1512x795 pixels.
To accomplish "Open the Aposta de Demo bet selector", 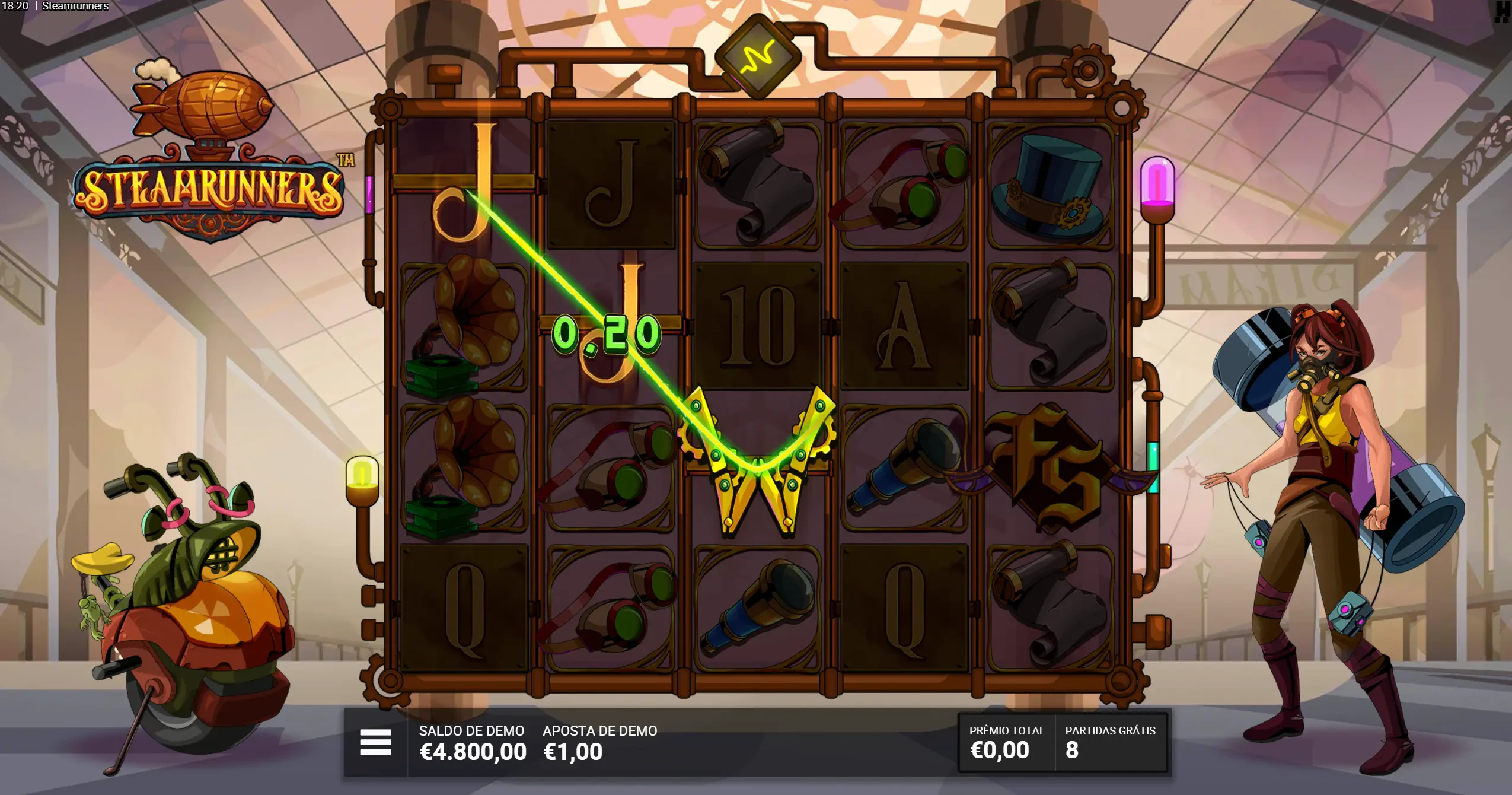I will (x=599, y=743).
